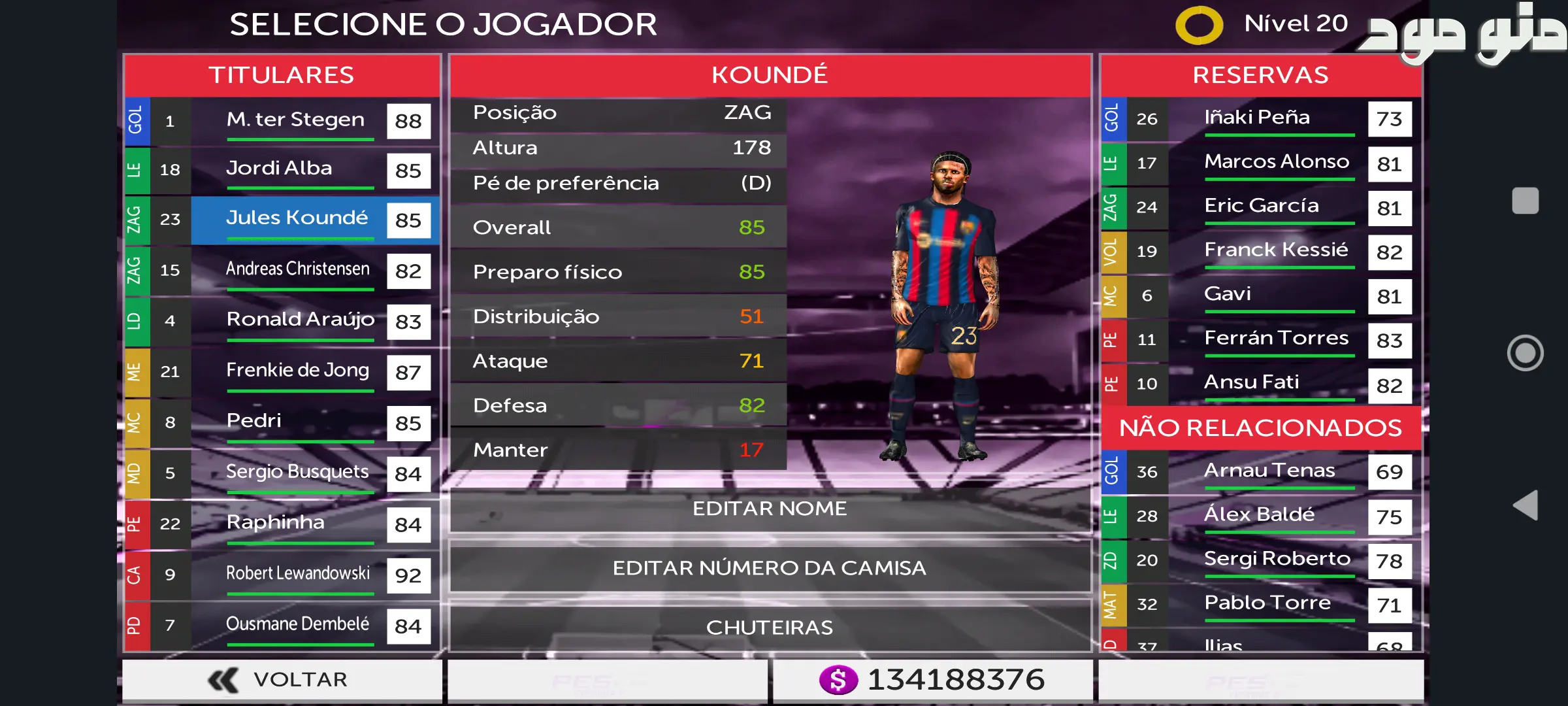This screenshot has width=1568, height=706.
Task: Pick Iñaki Peña from Reservas
Action: (x=1261, y=119)
